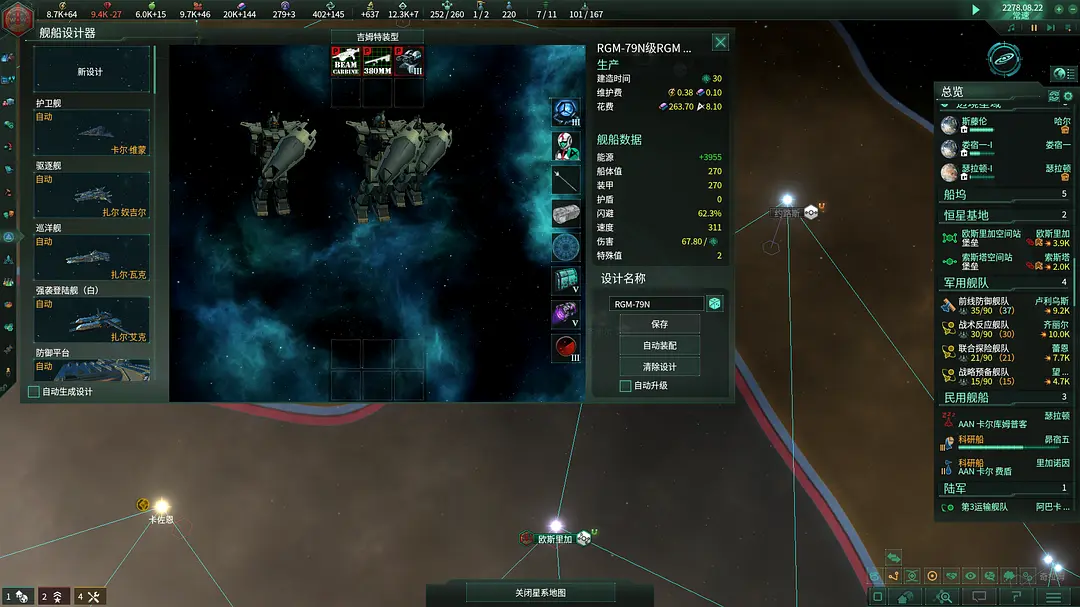Close the galaxy map with 关闭星系地图

click(x=540, y=593)
